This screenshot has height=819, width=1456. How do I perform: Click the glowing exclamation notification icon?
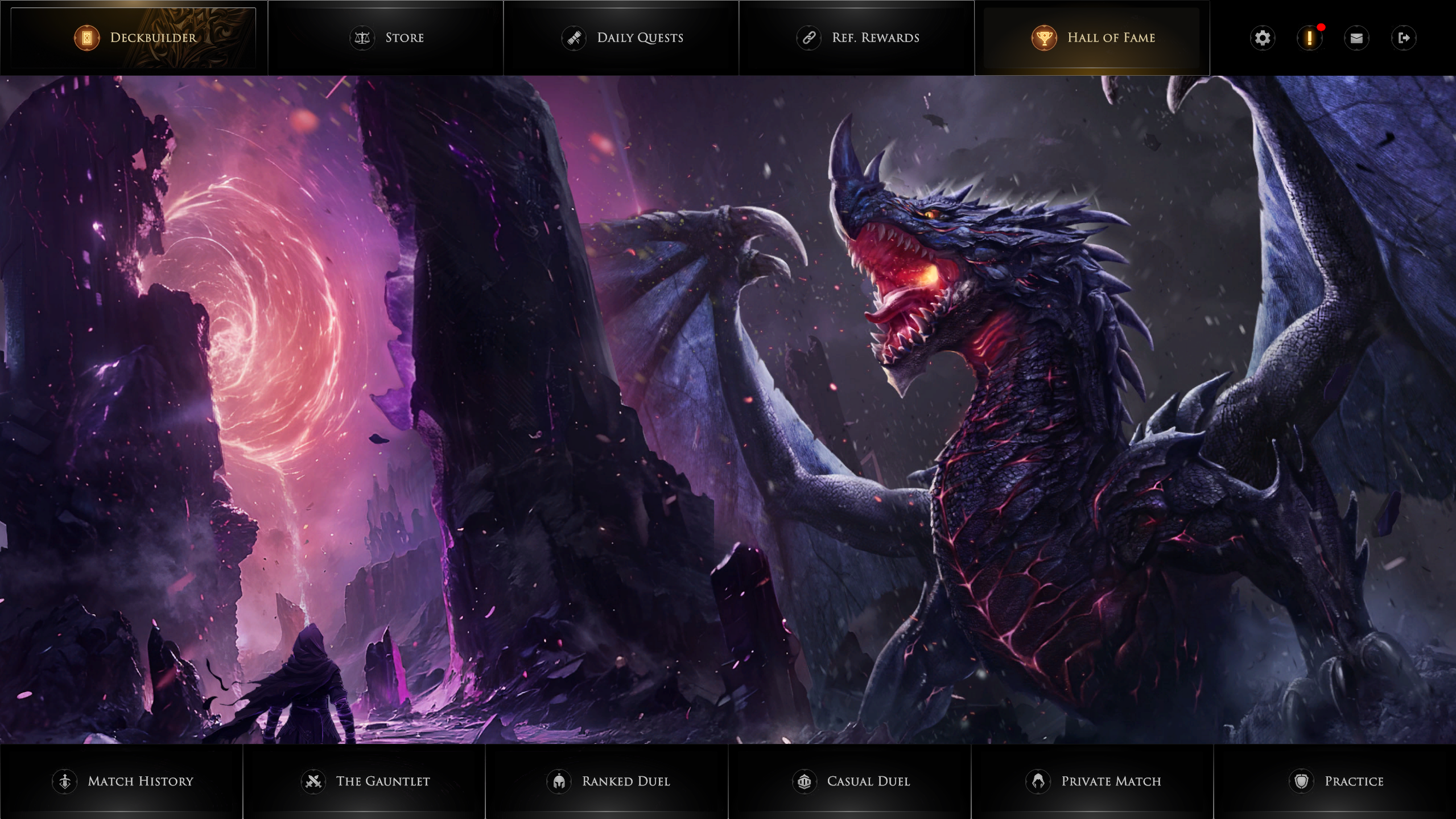[1309, 38]
